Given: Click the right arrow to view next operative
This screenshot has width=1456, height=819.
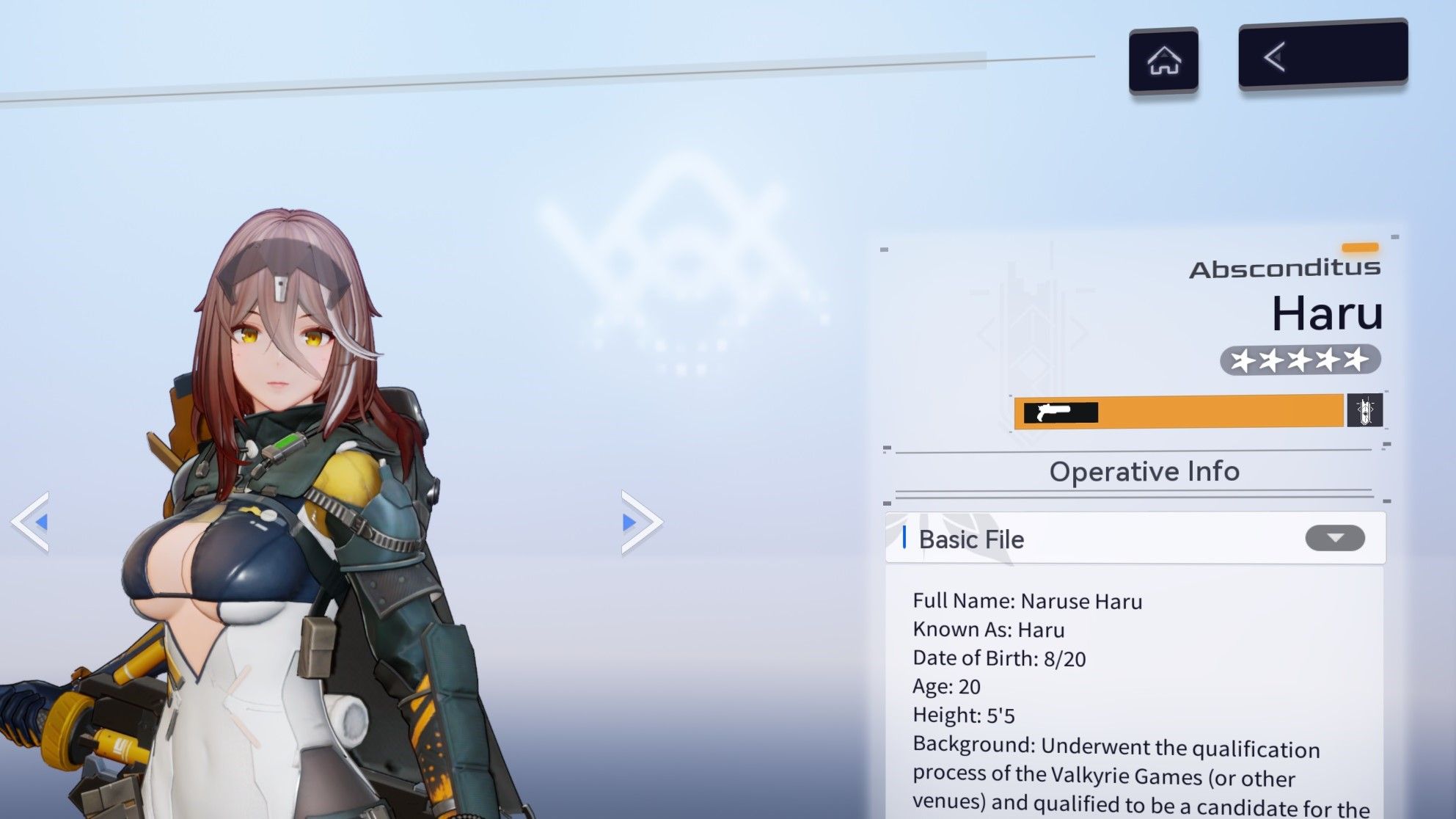Looking at the screenshot, I should 637,523.
